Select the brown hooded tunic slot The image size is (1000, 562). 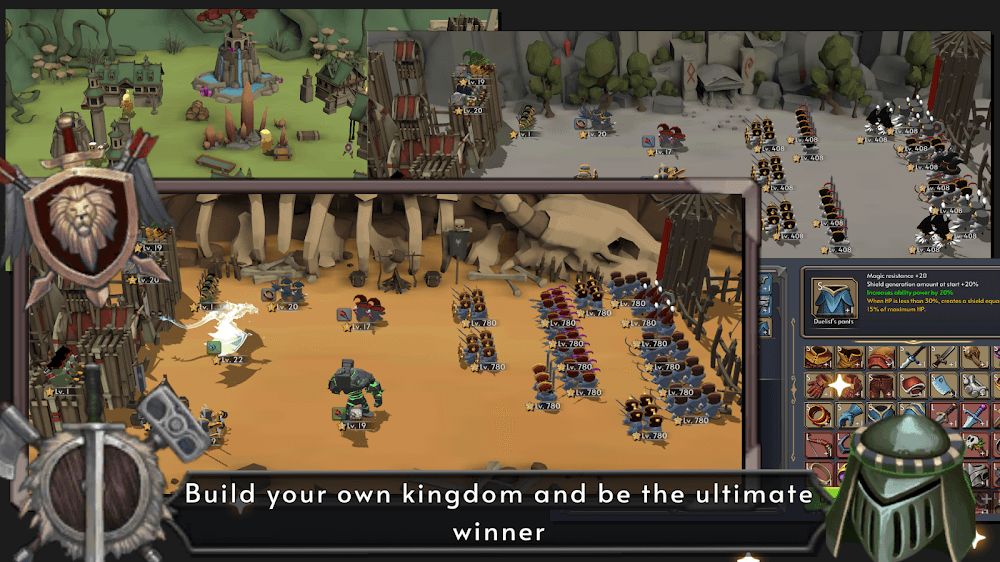click(x=850, y=357)
